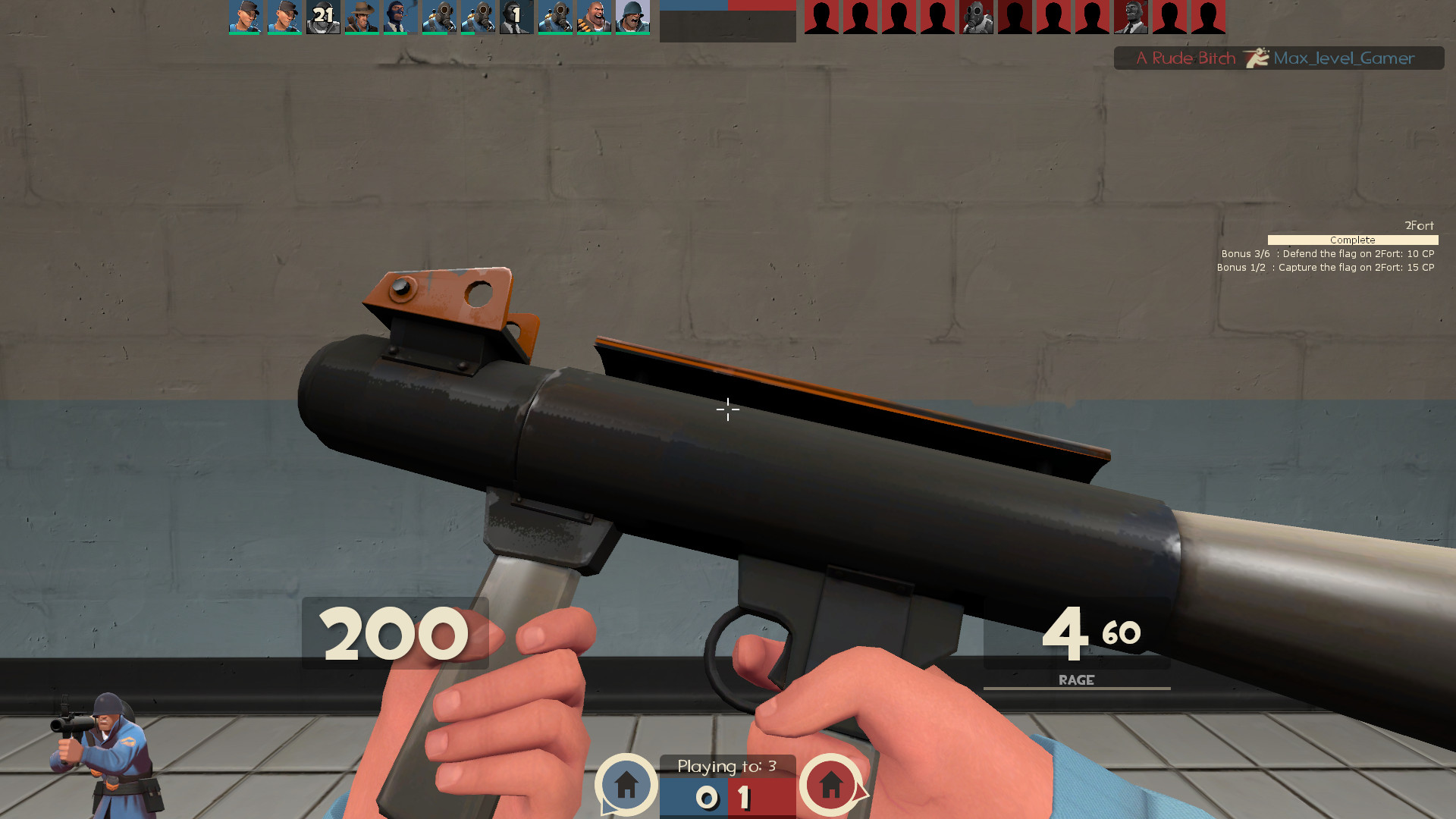
Task: Click the Playing to: 3 score display
Action: tap(726, 767)
